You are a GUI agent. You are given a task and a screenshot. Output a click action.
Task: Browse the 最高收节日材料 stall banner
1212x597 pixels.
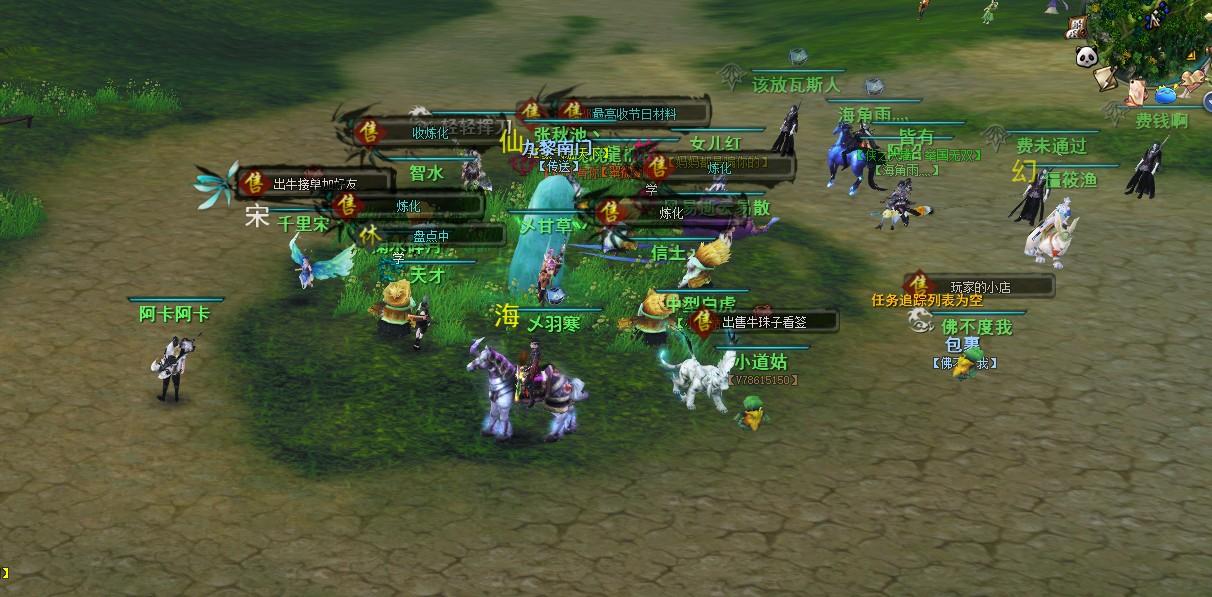[x=633, y=113]
